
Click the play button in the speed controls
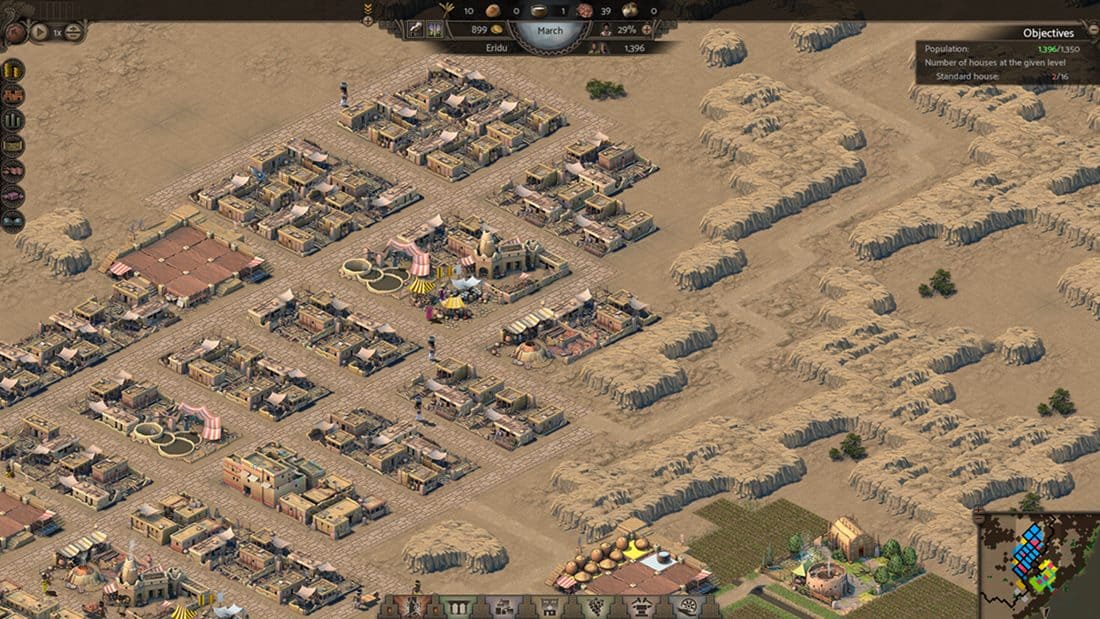(x=40, y=32)
